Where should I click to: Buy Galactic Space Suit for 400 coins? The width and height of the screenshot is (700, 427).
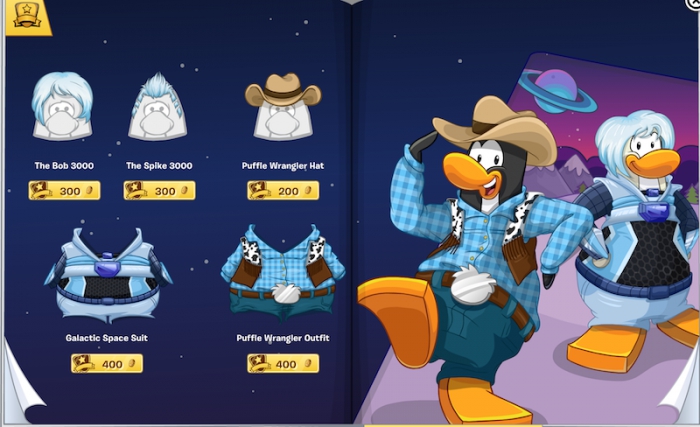pos(107,364)
